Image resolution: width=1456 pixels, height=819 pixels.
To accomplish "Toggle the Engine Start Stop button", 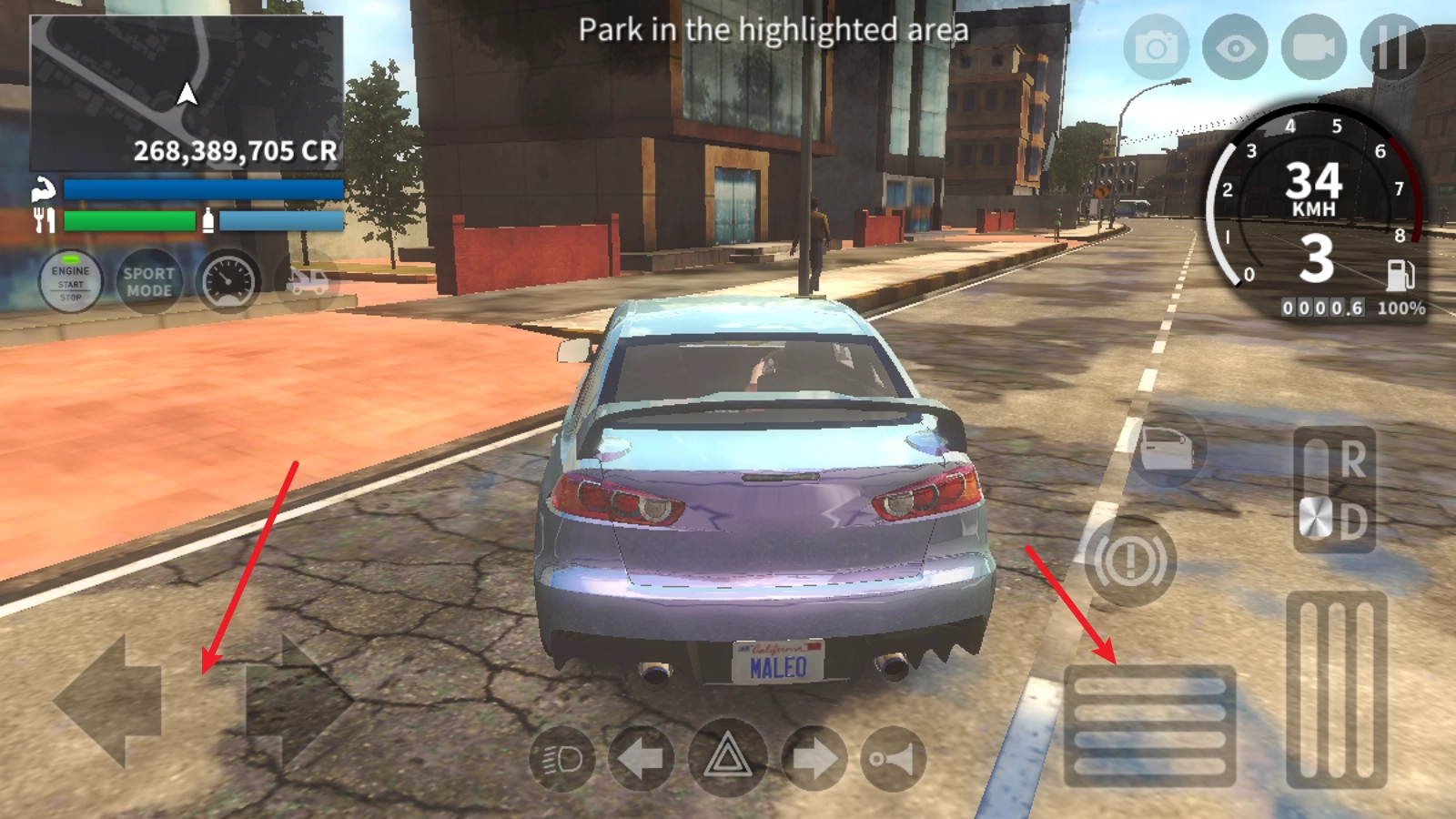I will coord(71,282).
